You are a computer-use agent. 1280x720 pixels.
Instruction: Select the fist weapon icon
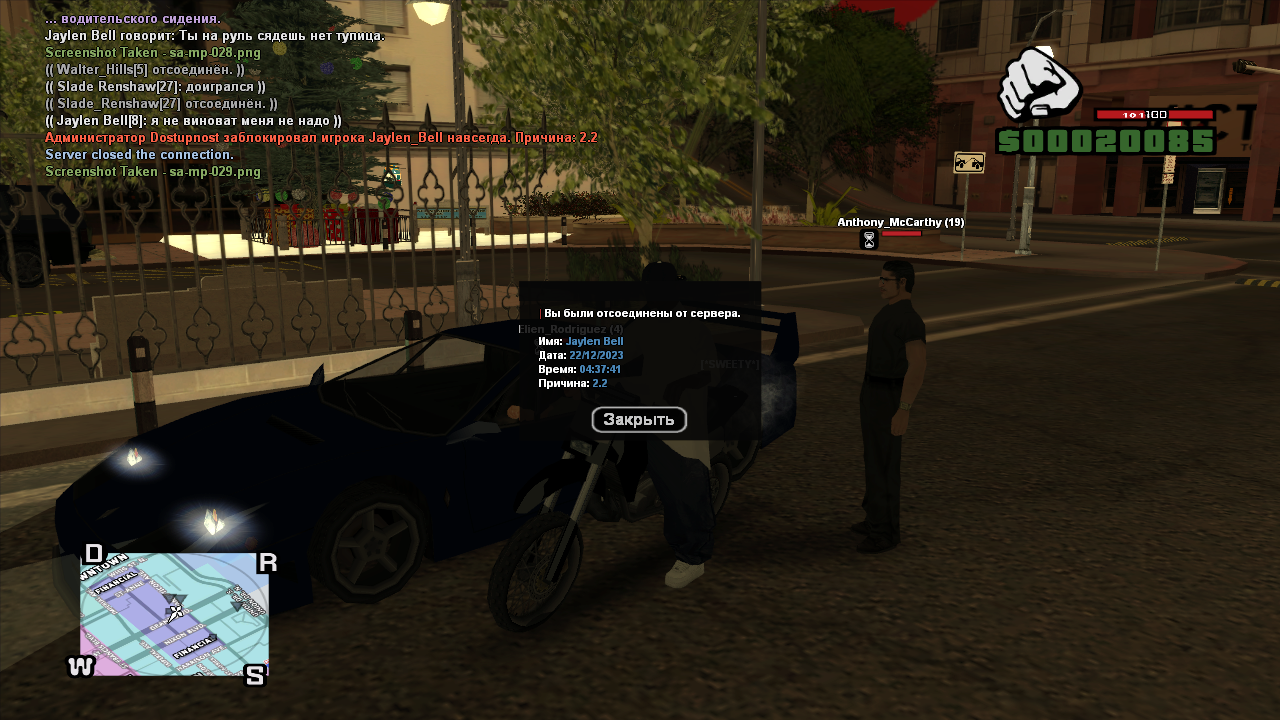pos(1039,83)
